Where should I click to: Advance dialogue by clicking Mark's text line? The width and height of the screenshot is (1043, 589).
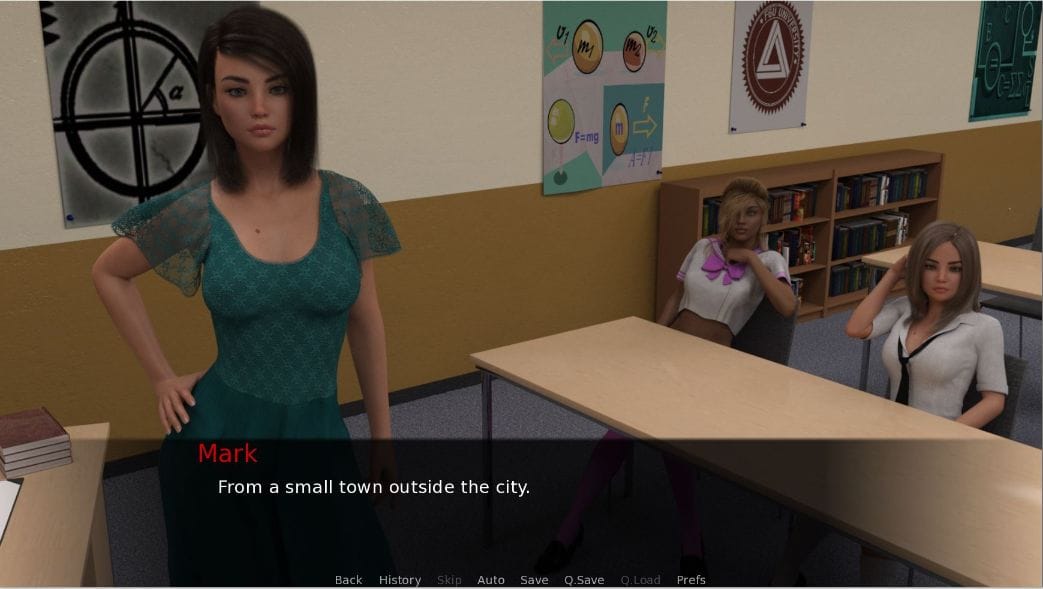373,488
